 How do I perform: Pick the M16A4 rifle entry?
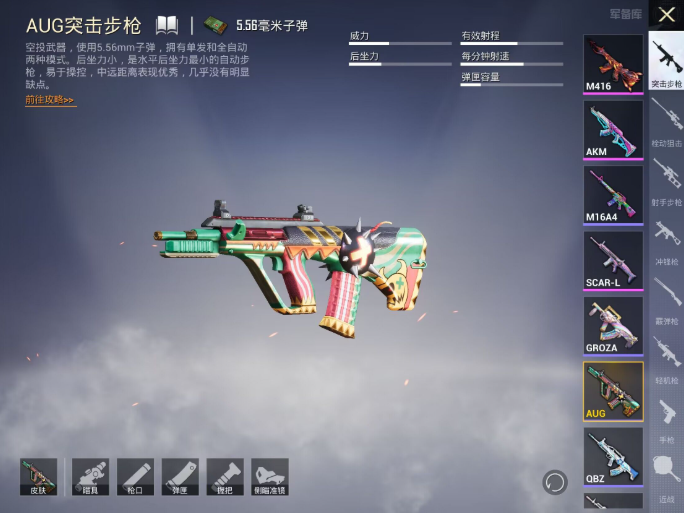[613, 194]
